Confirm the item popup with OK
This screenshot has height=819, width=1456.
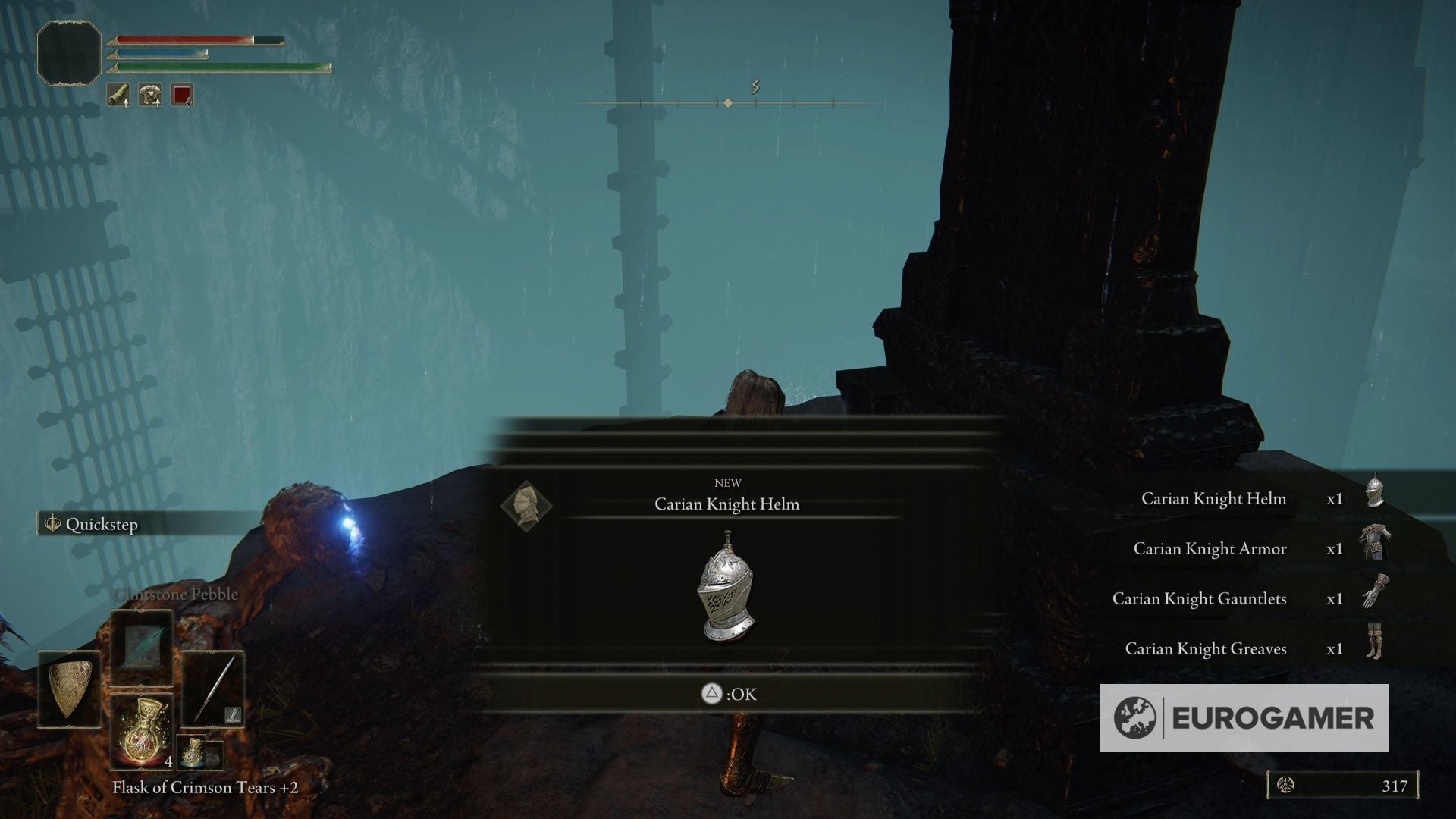click(729, 694)
